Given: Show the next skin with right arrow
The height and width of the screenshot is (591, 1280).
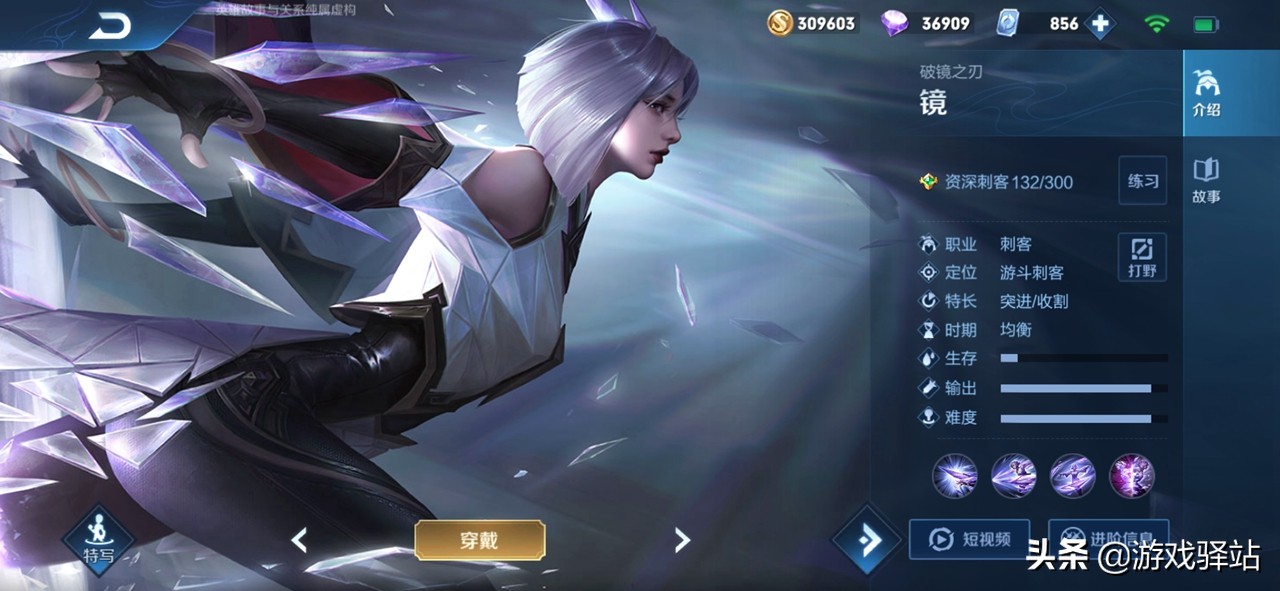Looking at the screenshot, I should 682,541.
